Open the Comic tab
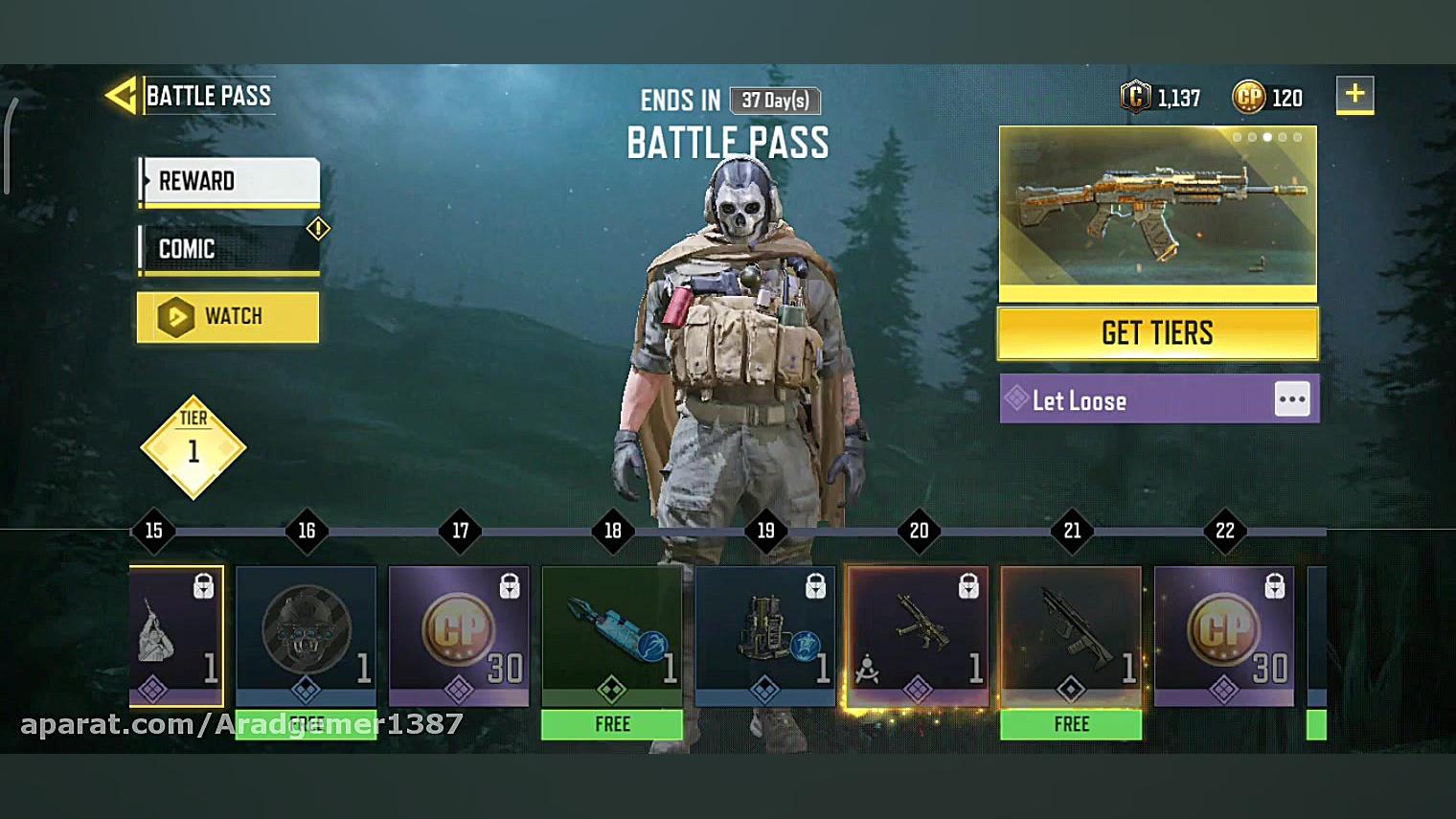Viewport: 1456px width, 819px height. pos(229,249)
